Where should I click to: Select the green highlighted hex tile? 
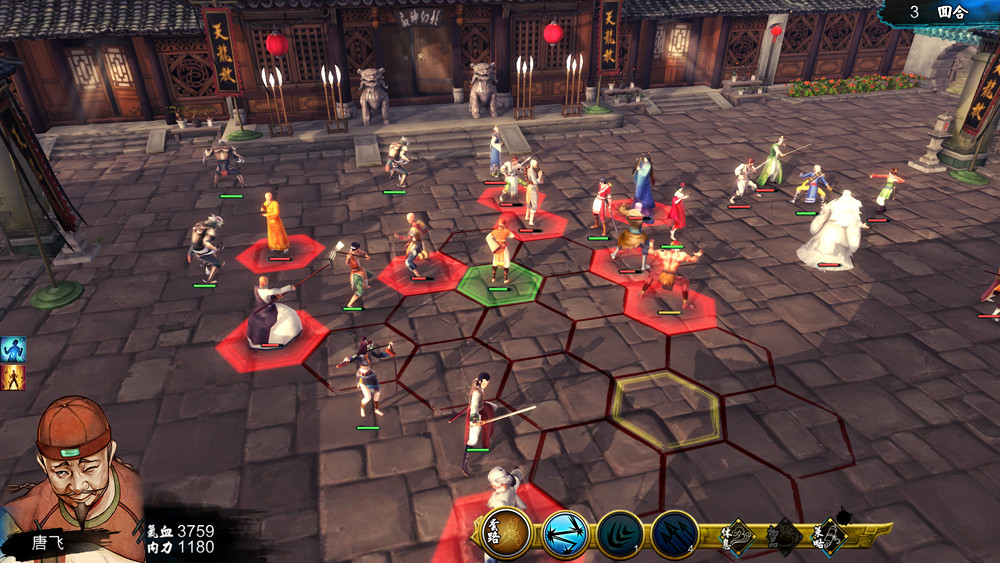pos(500,284)
